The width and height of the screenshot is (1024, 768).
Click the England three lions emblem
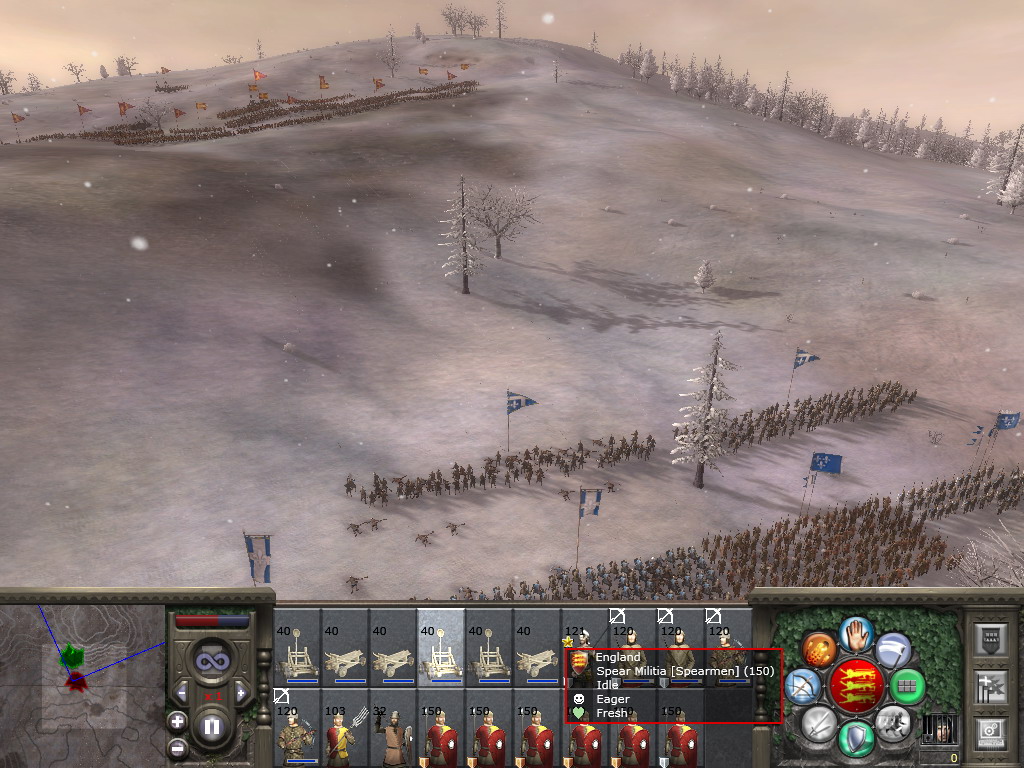(855, 686)
